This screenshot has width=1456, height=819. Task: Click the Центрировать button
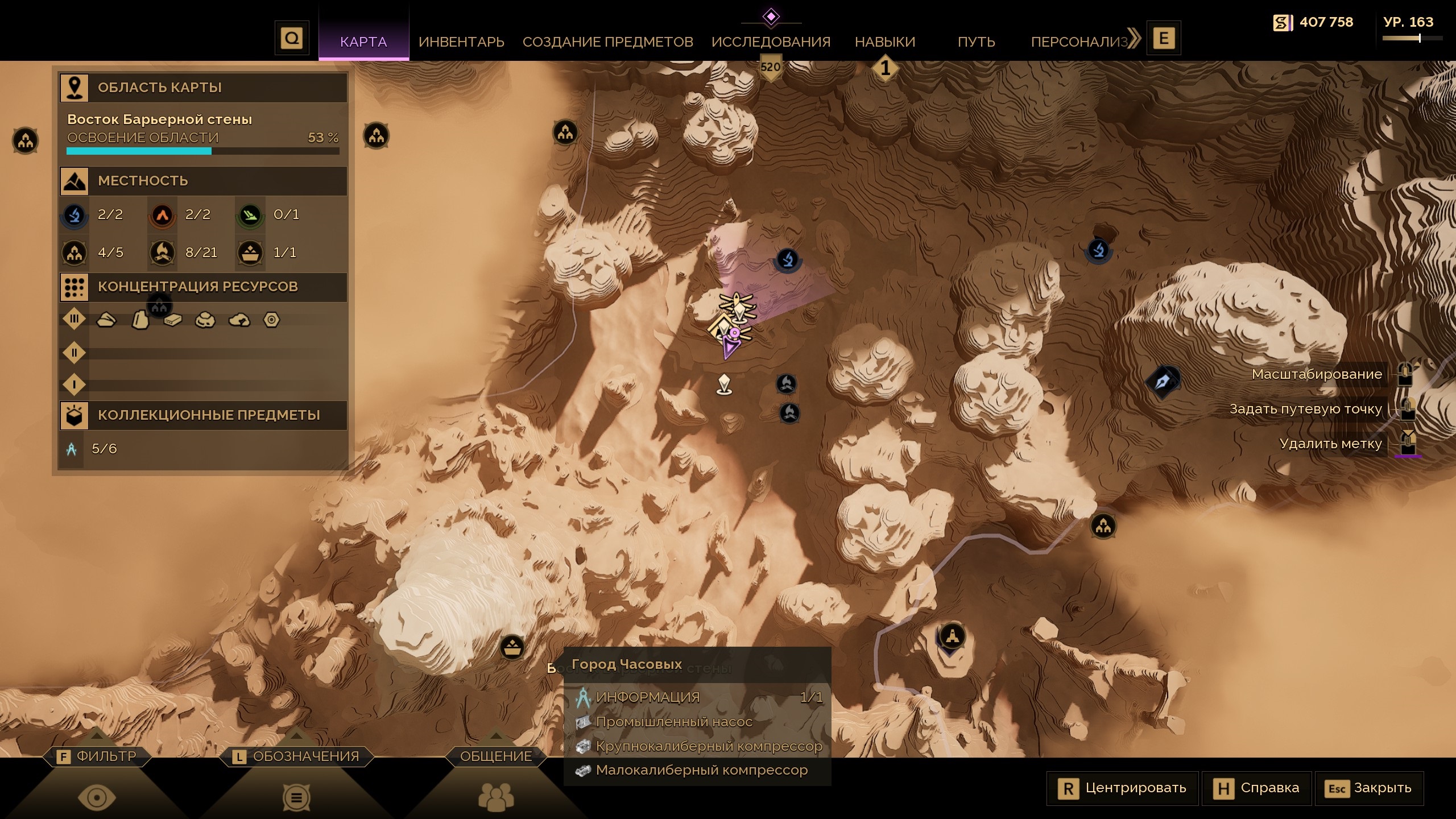coord(1122,788)
